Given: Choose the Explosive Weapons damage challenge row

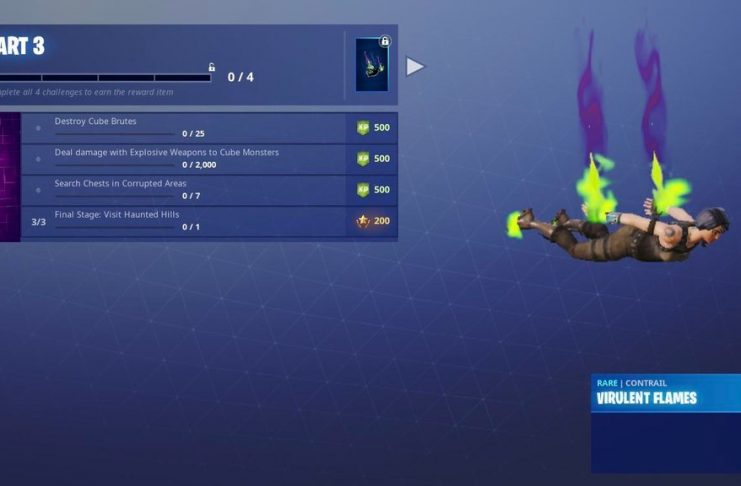Looking at the screenshot, I should [200, 158].
